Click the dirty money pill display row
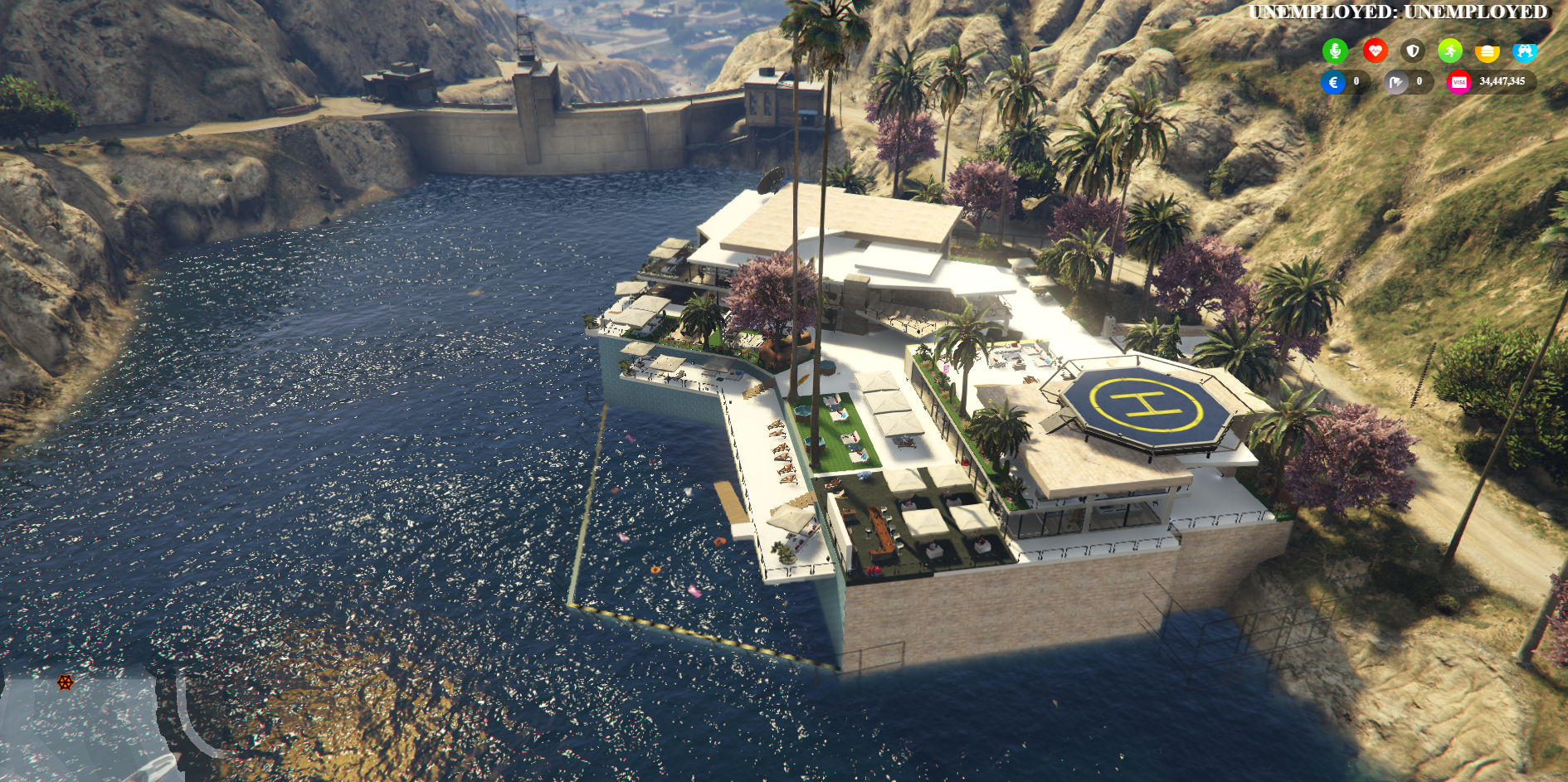Viewport: 1568px width, 782px height. [x=1409, y=82]
